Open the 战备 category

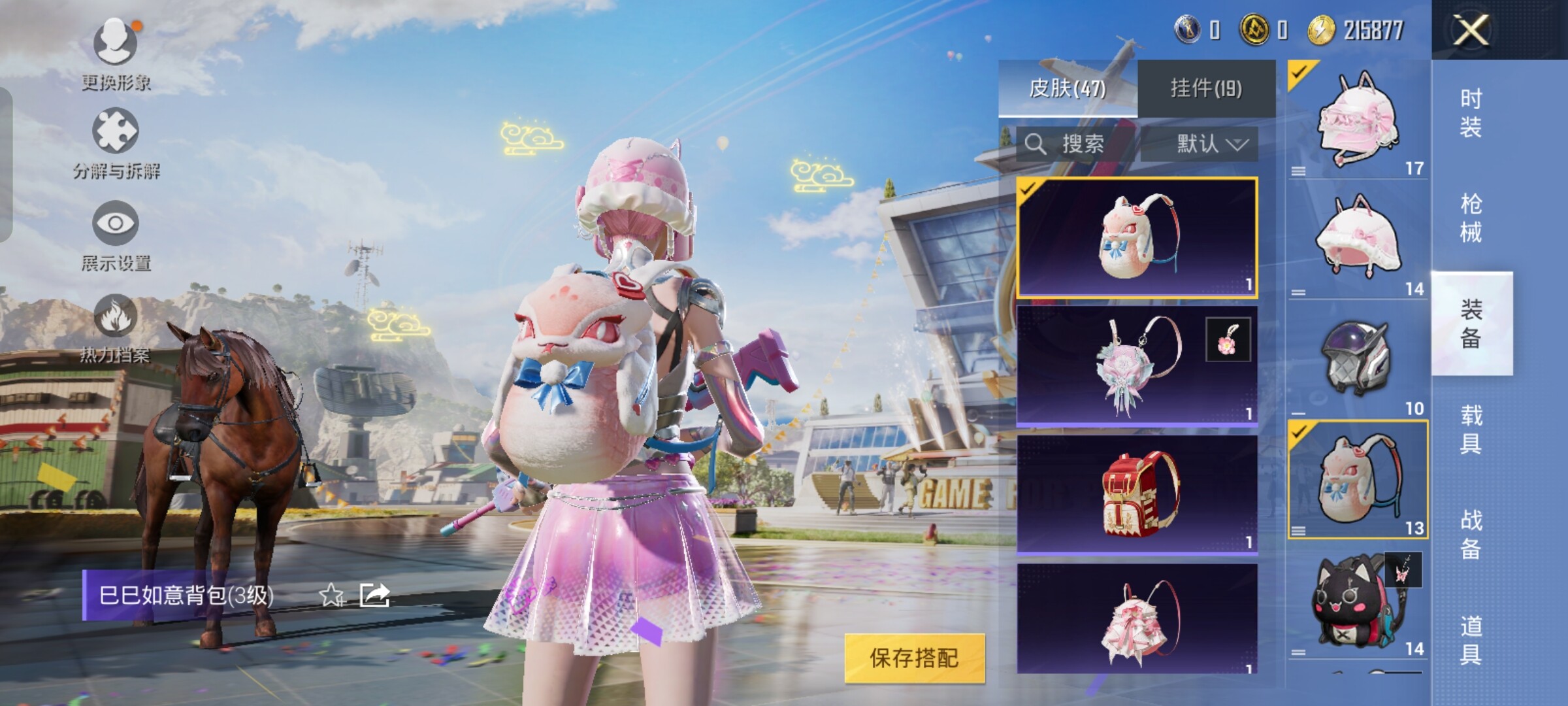(x=1471, y=534)
